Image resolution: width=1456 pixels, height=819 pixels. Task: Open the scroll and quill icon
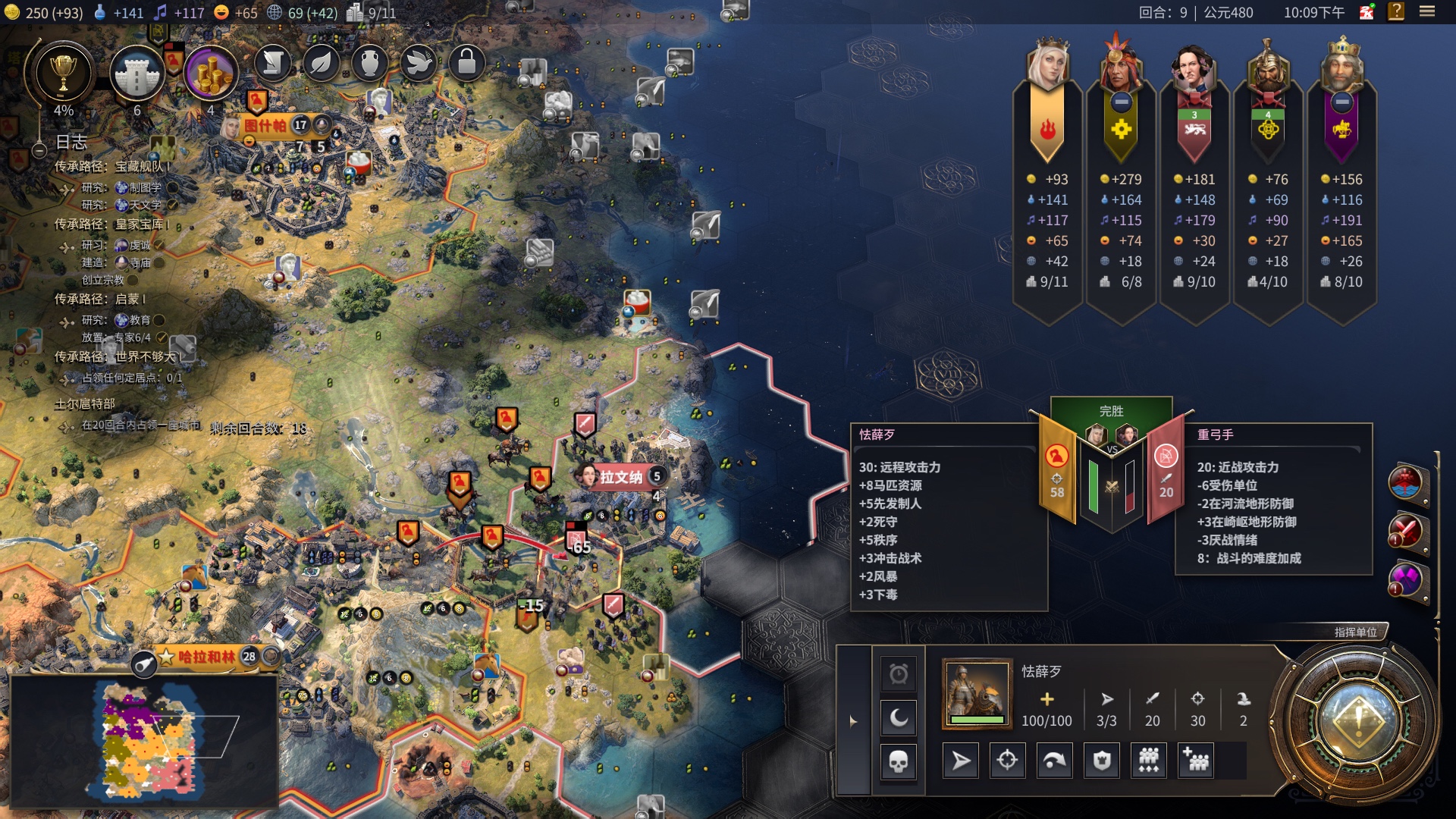(x=273, y=63)
